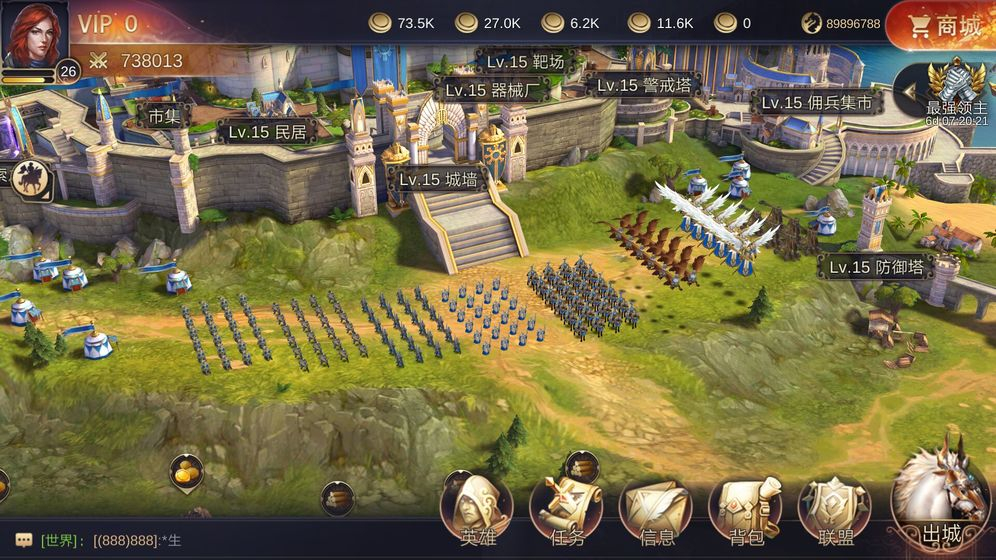Select the Lv.15 警戒塔 building label
The height and width of the screenshot is (560, 996).
(x=643, y=85)
